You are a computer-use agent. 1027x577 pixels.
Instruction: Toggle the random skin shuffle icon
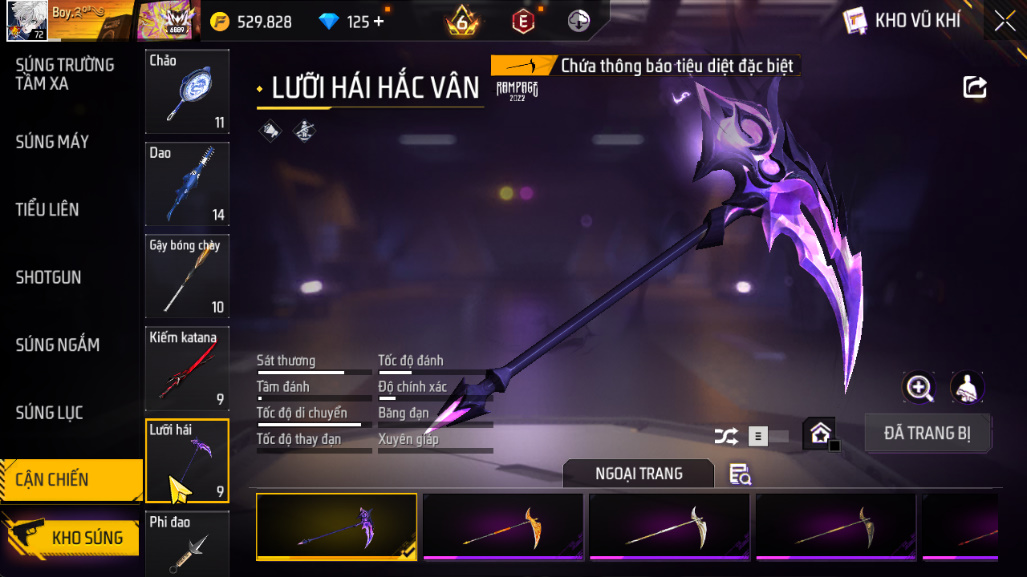(726, 436)
